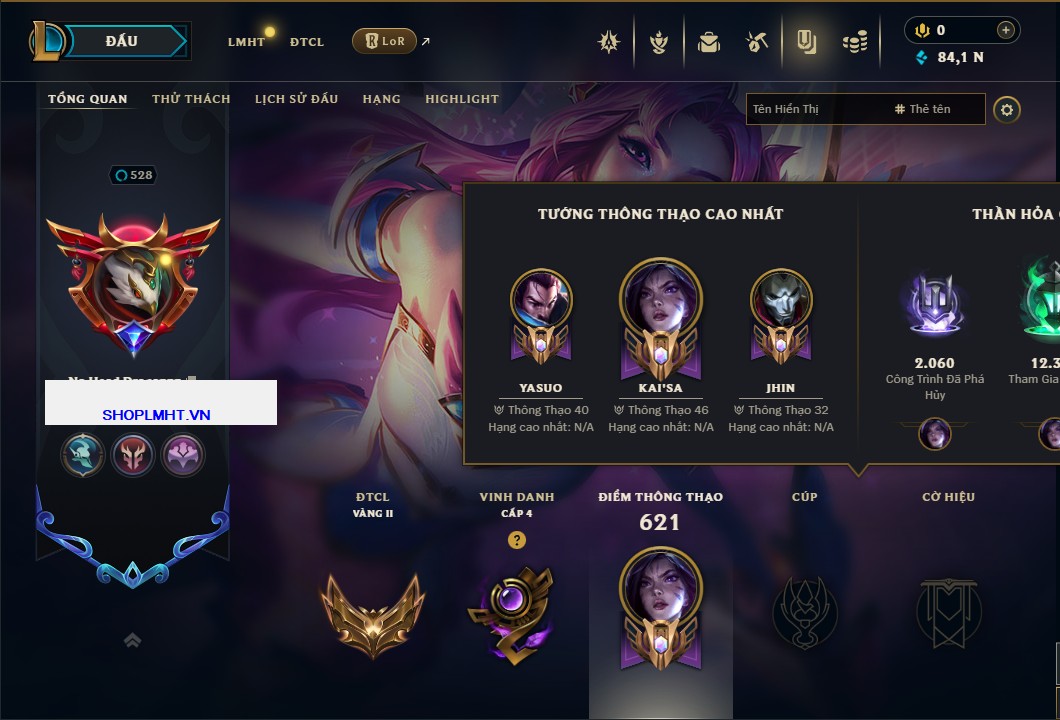Switch to the Thử Thách tab
Screen dimensions: 1060x720
(191, 99)
